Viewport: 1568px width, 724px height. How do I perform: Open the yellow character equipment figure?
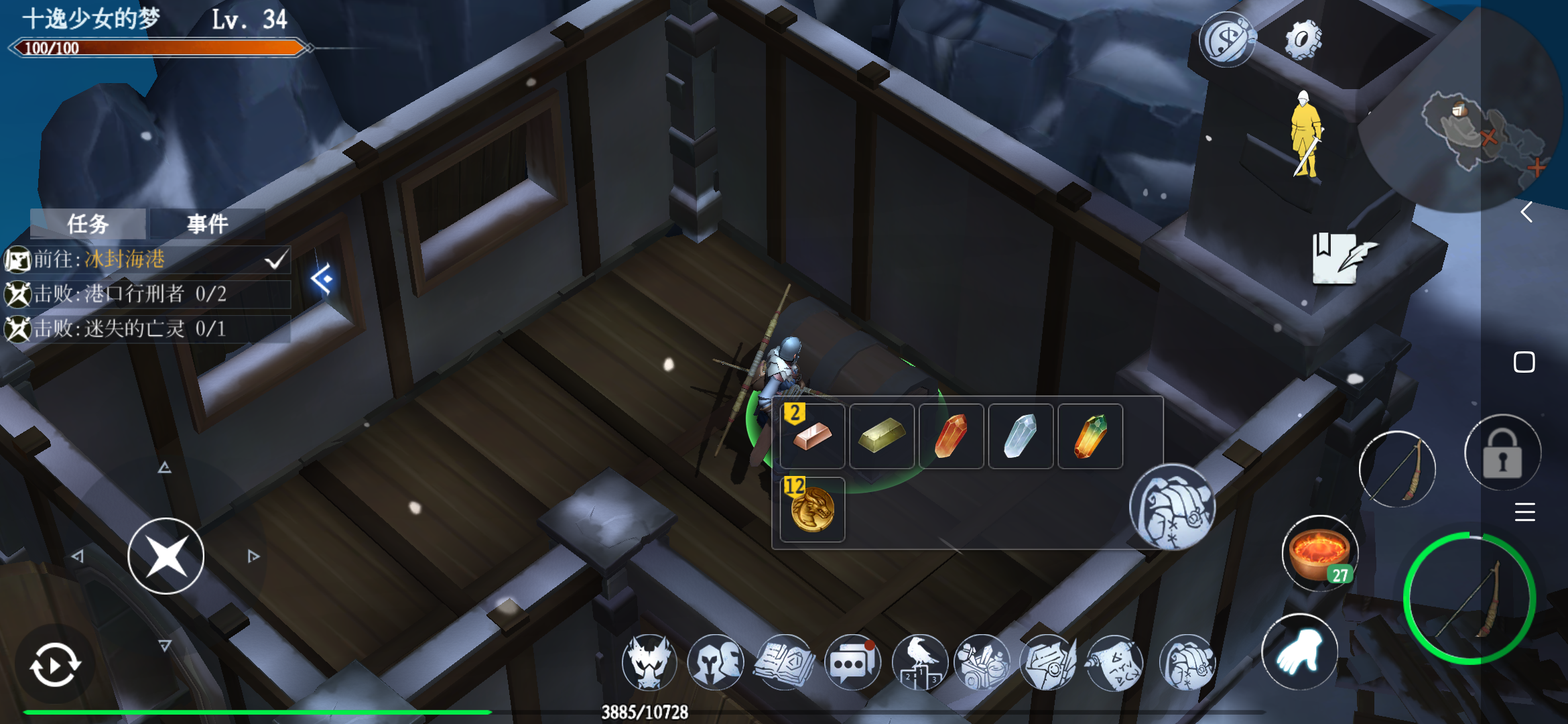coord(1306,135)
